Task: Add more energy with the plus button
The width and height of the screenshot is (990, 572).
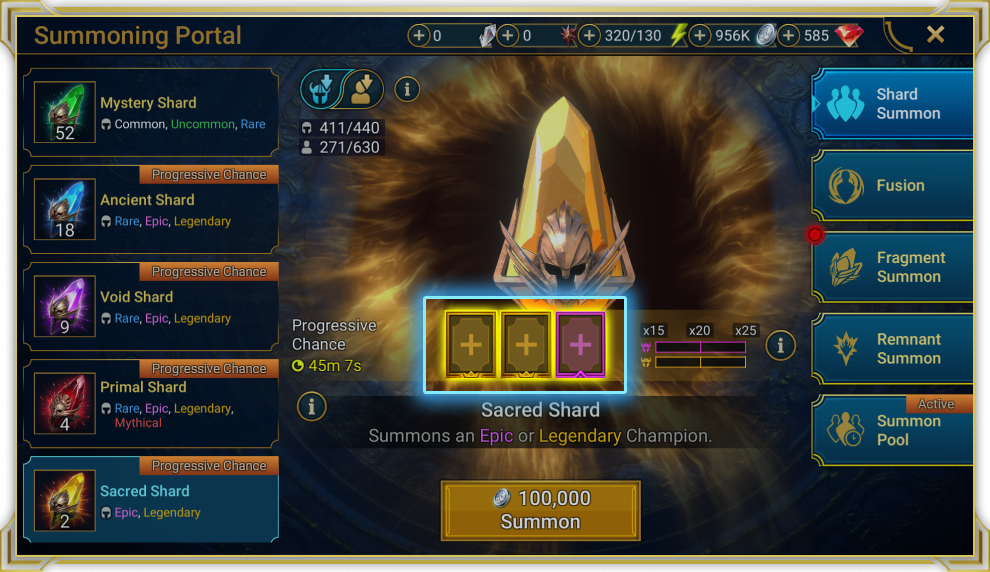Action: 590,36
